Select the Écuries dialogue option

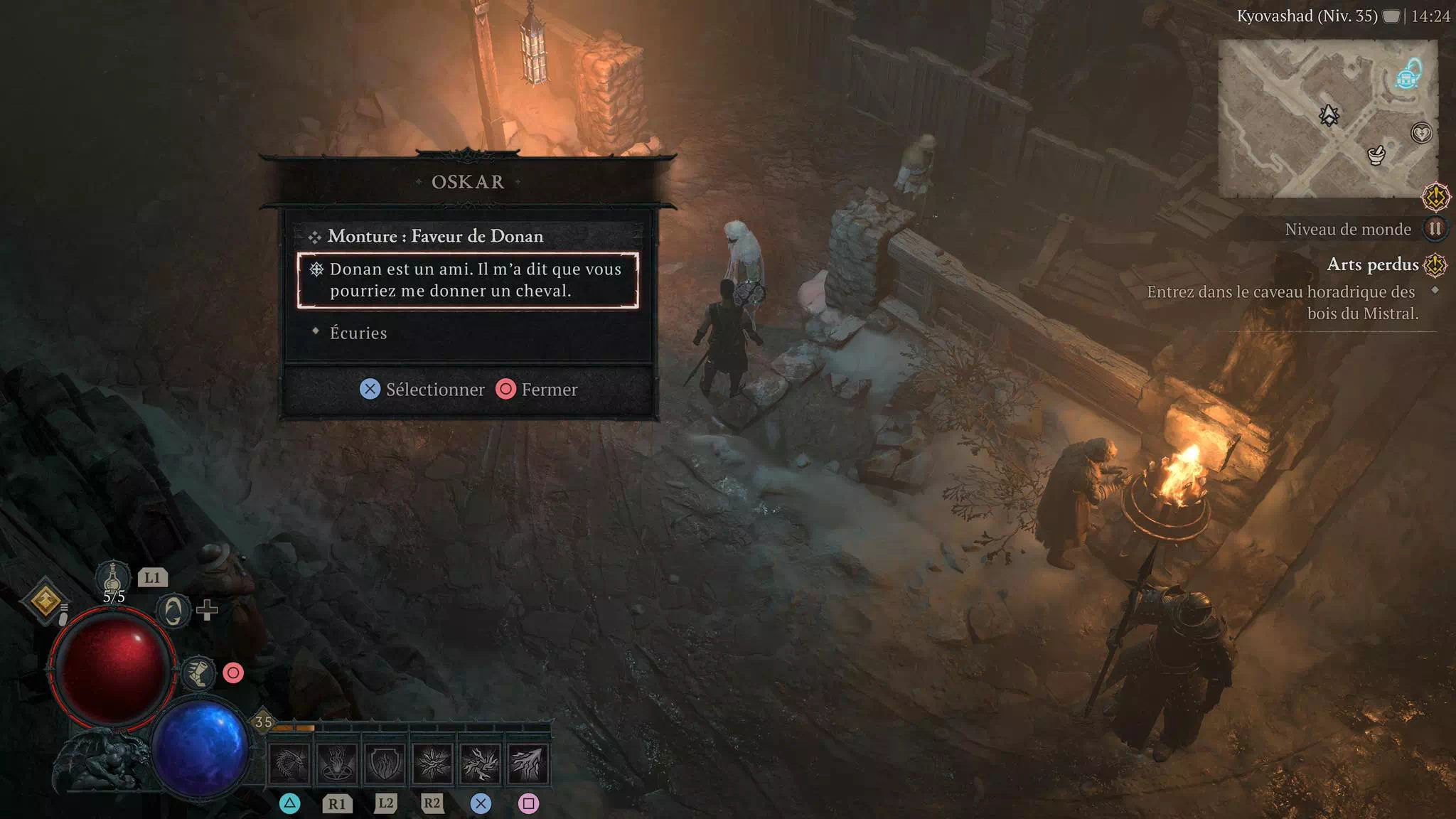(358, 333)
